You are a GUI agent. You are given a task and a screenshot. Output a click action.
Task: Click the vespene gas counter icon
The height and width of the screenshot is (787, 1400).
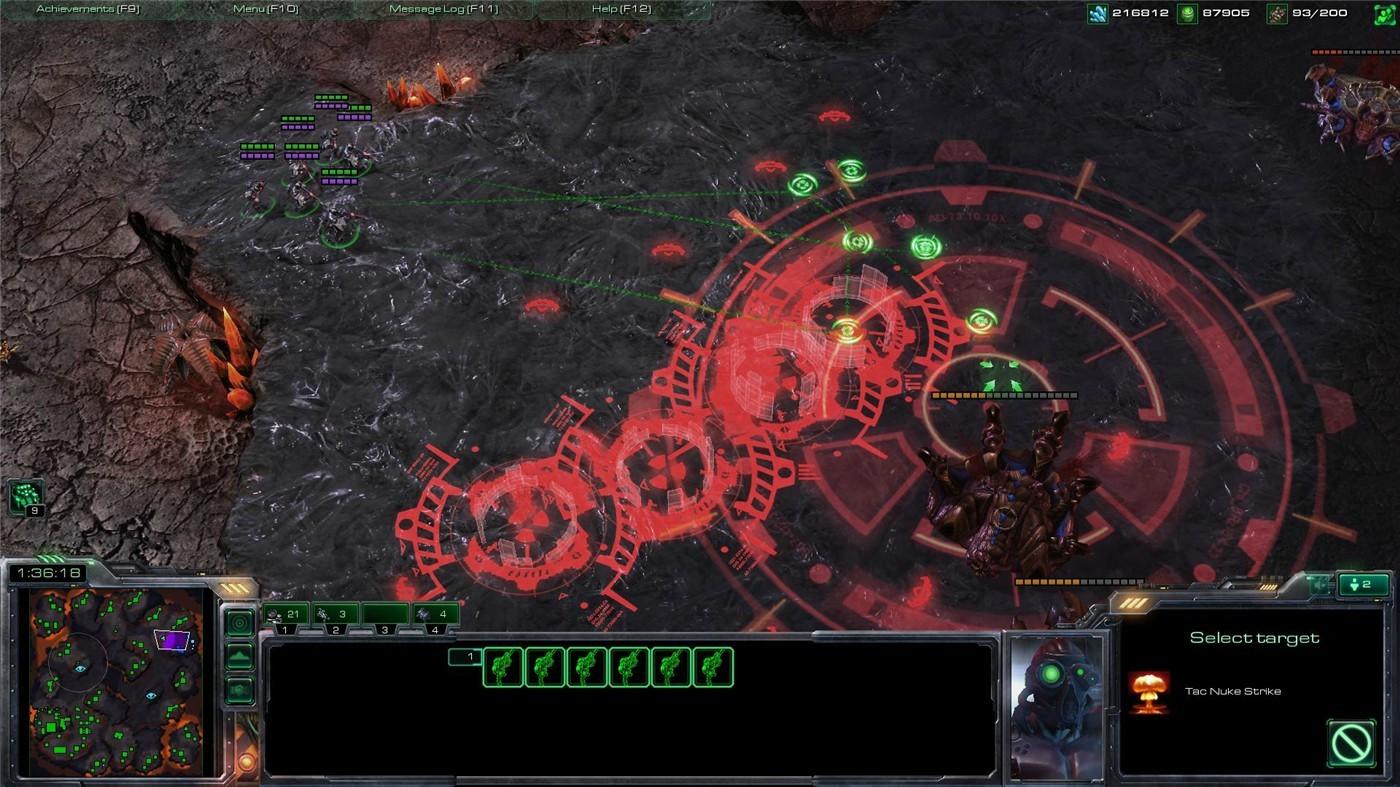click(1186, 13)
